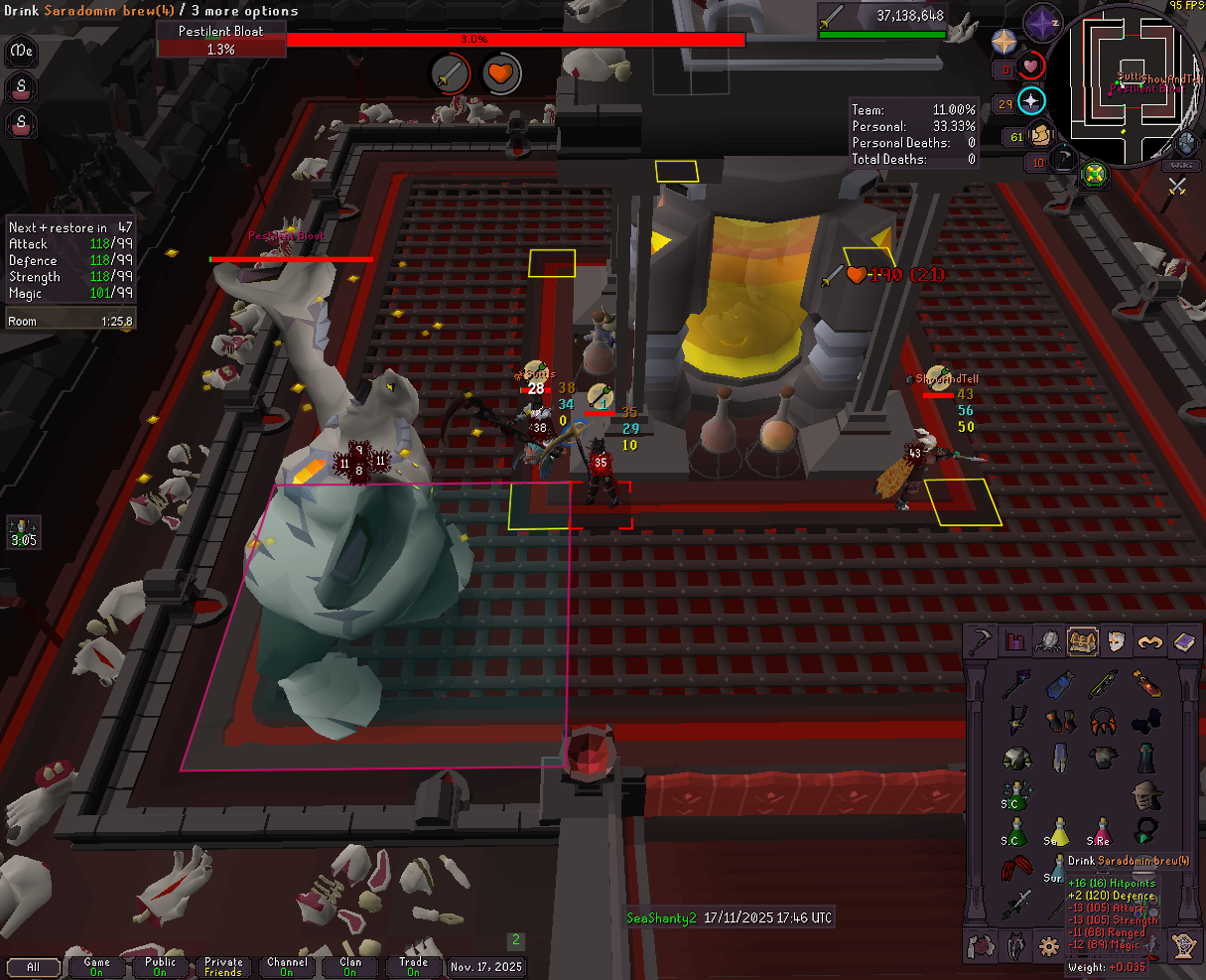Toggle run with the run energy orb

pyautogui.click(x=1040, y=134)
